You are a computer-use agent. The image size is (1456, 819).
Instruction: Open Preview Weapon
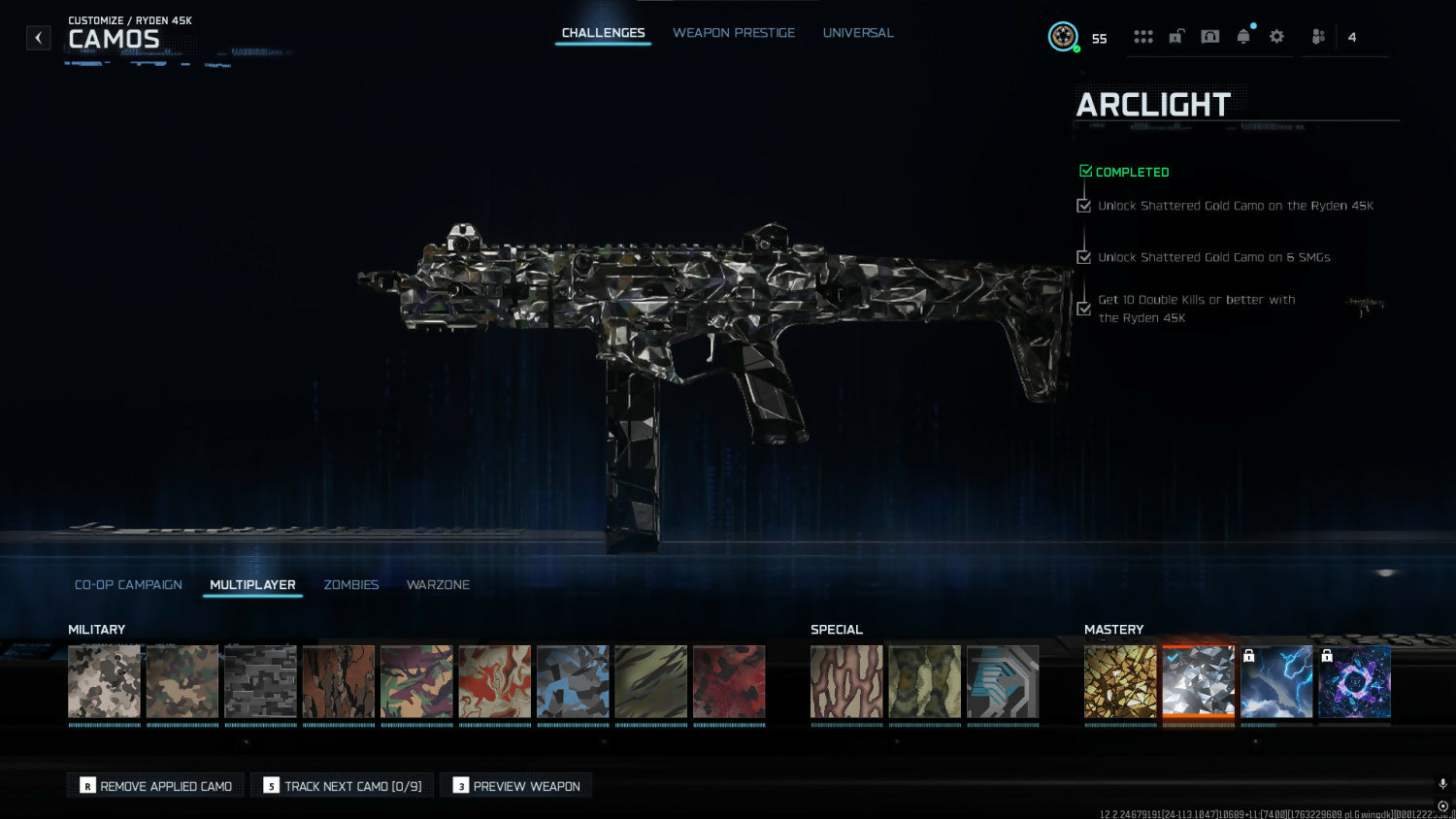[516, 786]
